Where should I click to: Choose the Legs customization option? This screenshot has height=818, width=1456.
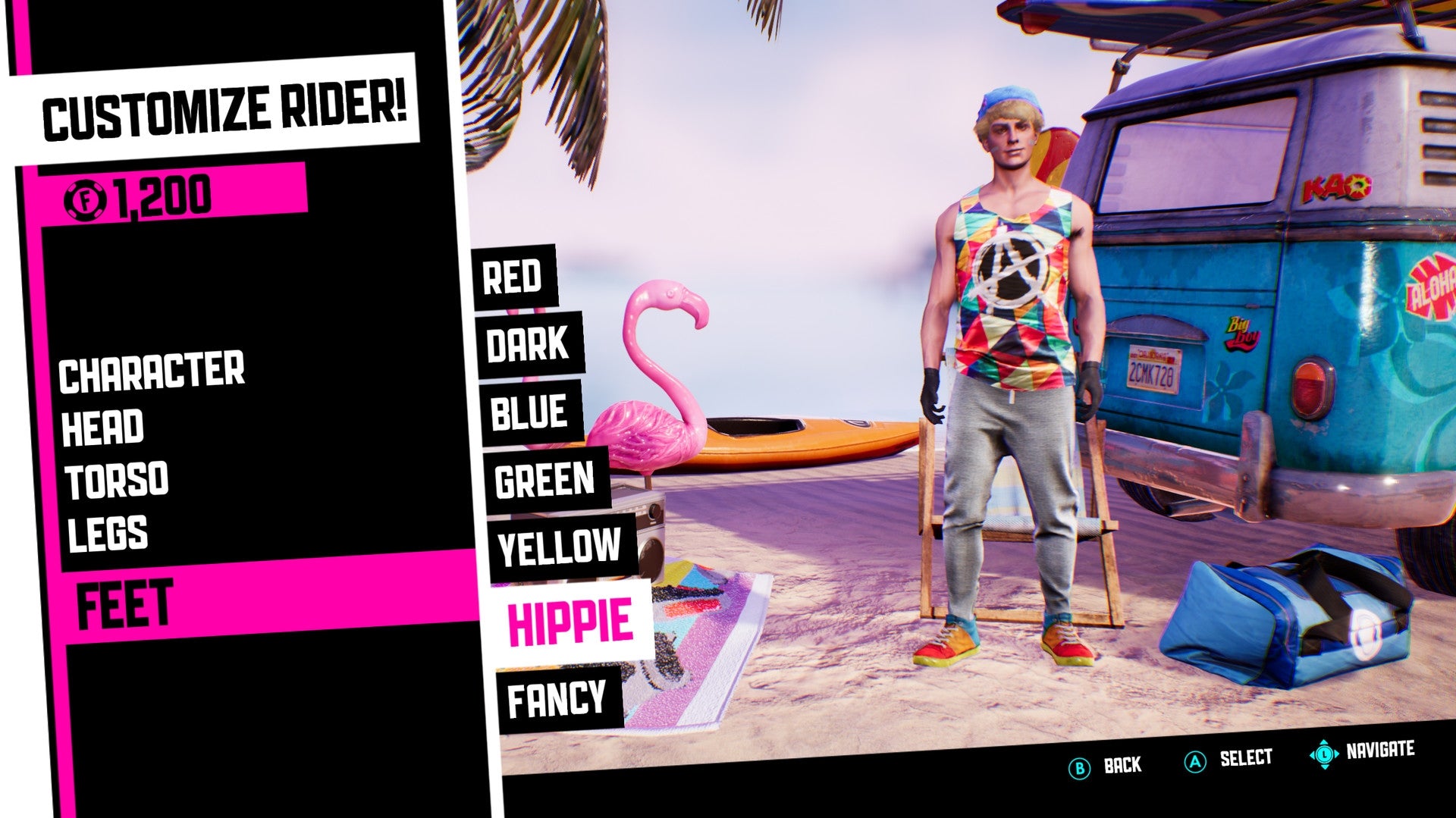tap(107, 533)
